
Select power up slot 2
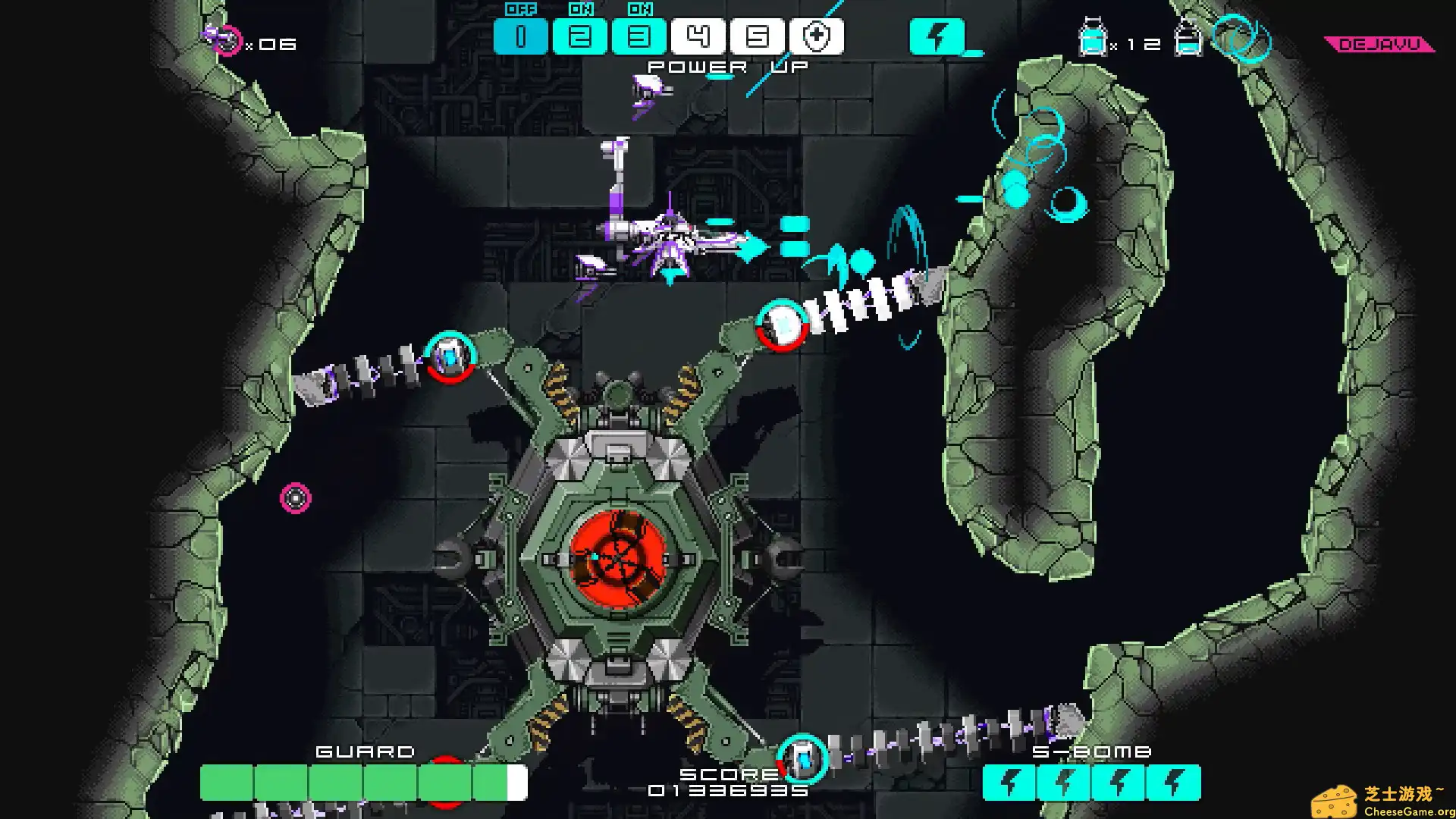point(579,36)
